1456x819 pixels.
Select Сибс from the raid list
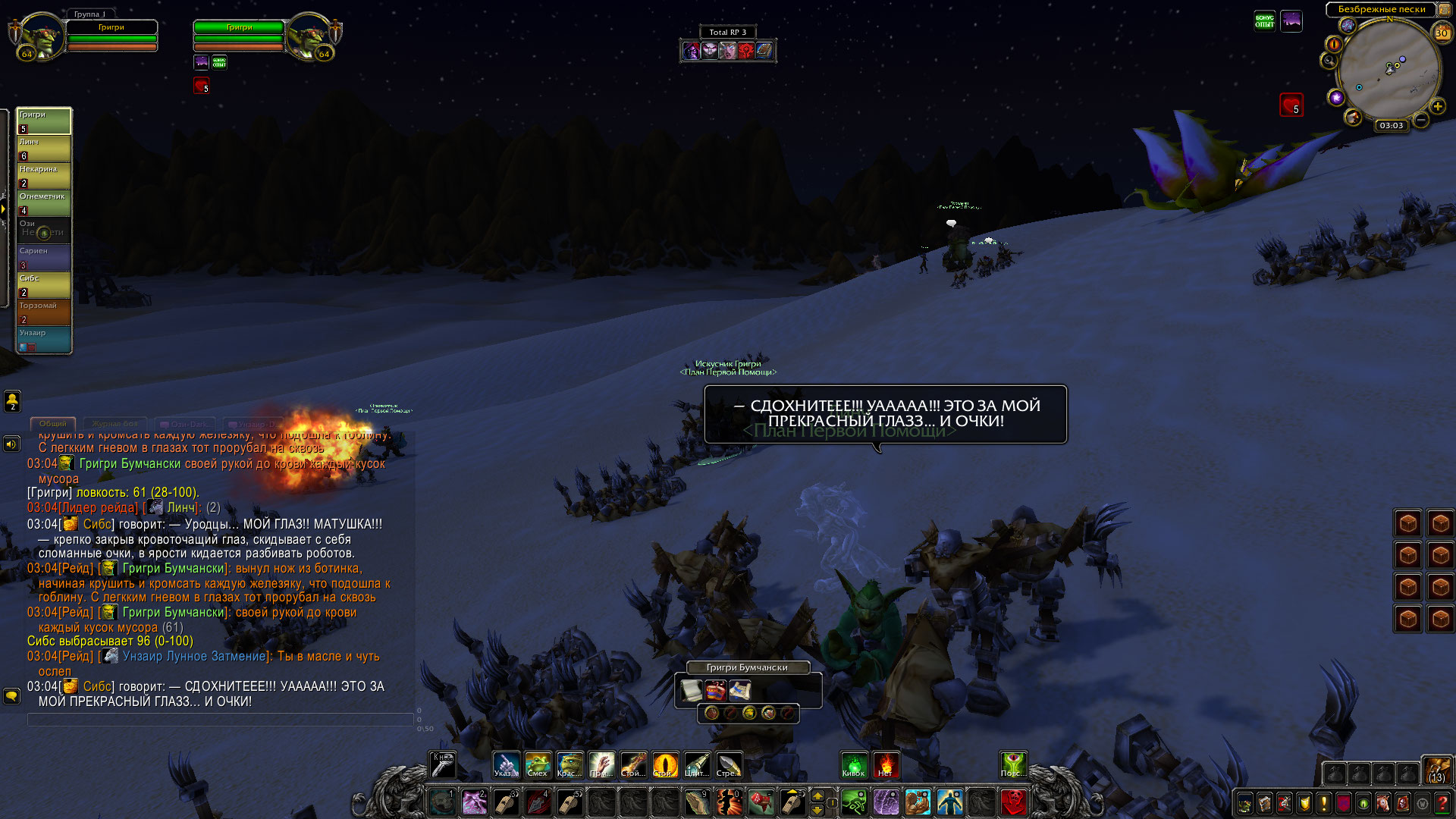(44, 285)
